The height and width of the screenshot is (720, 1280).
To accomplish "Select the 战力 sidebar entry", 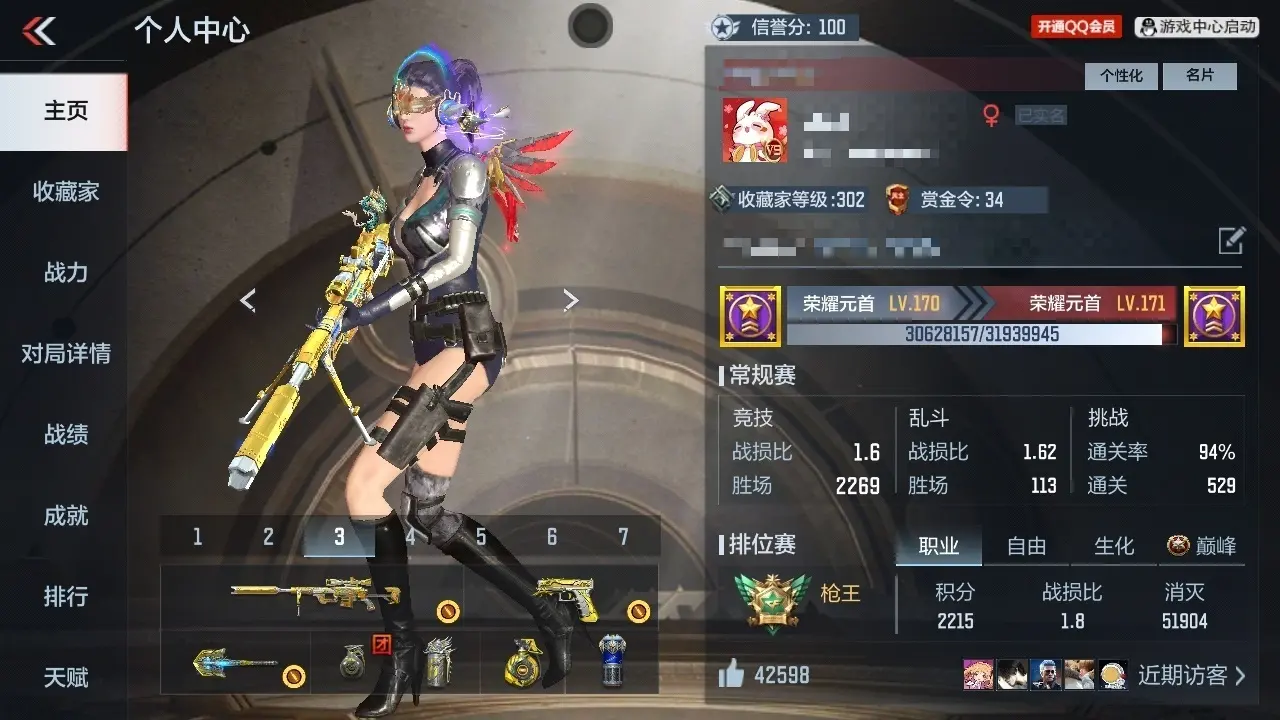I will coord(65,273).
